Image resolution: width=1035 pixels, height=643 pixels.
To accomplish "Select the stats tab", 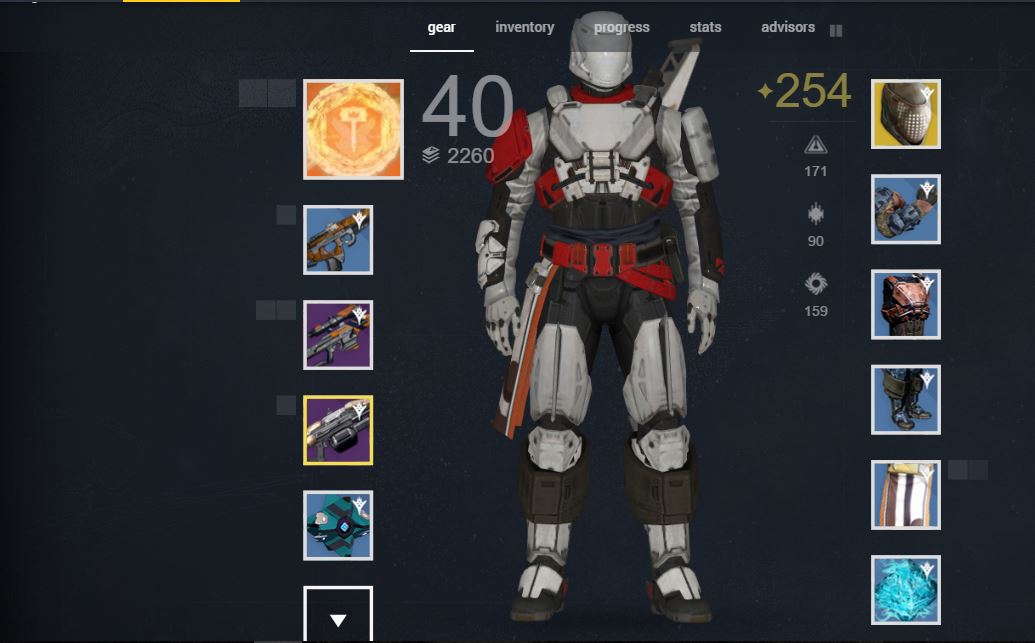I will (705, 28).
